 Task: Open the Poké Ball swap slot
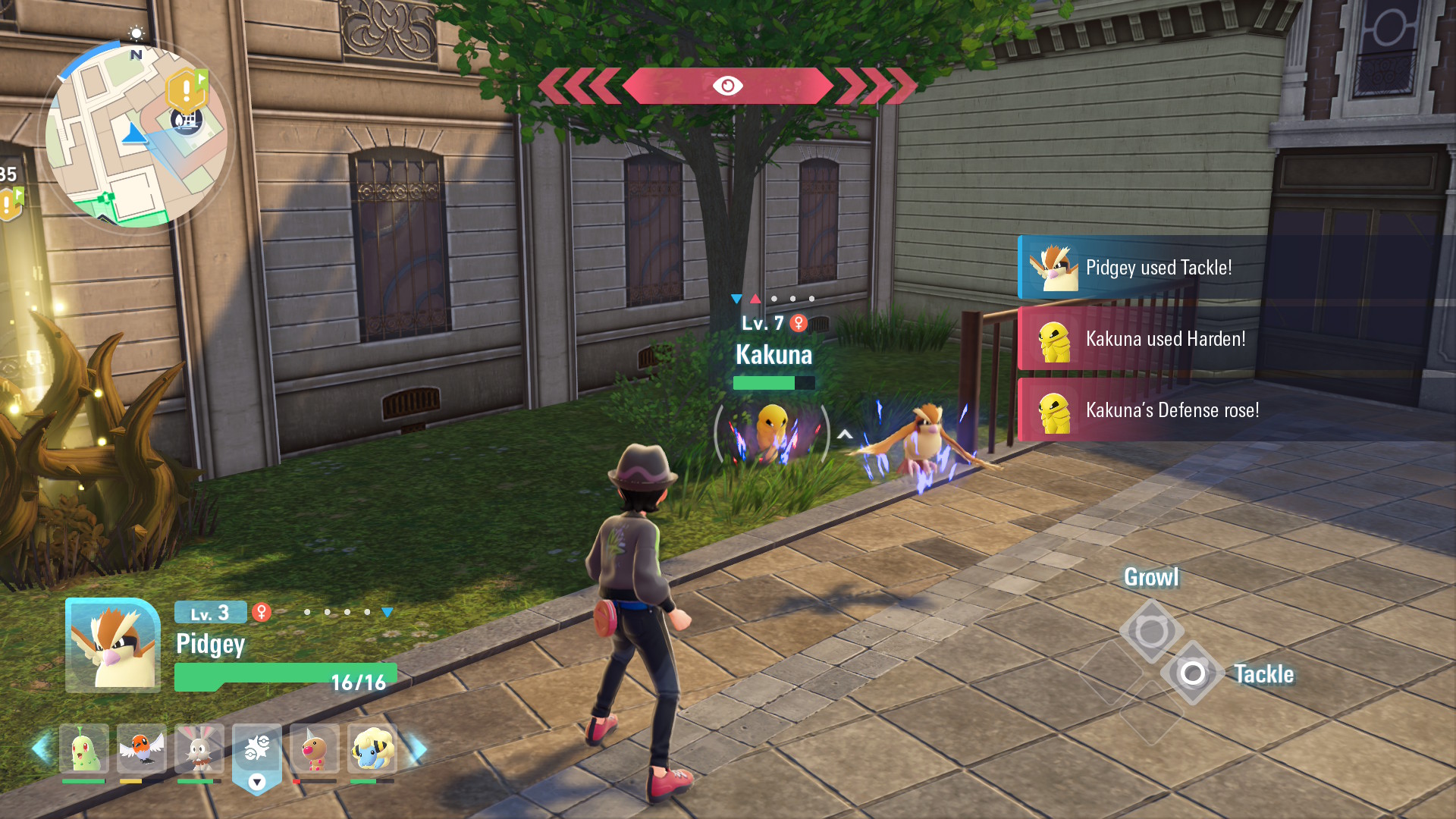[256, 751]
